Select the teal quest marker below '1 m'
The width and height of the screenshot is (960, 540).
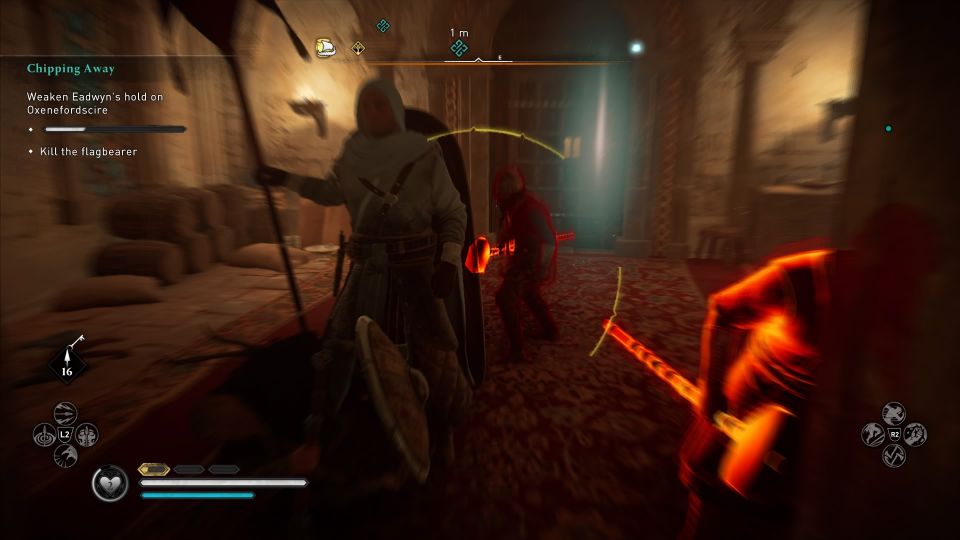[459, 48]
